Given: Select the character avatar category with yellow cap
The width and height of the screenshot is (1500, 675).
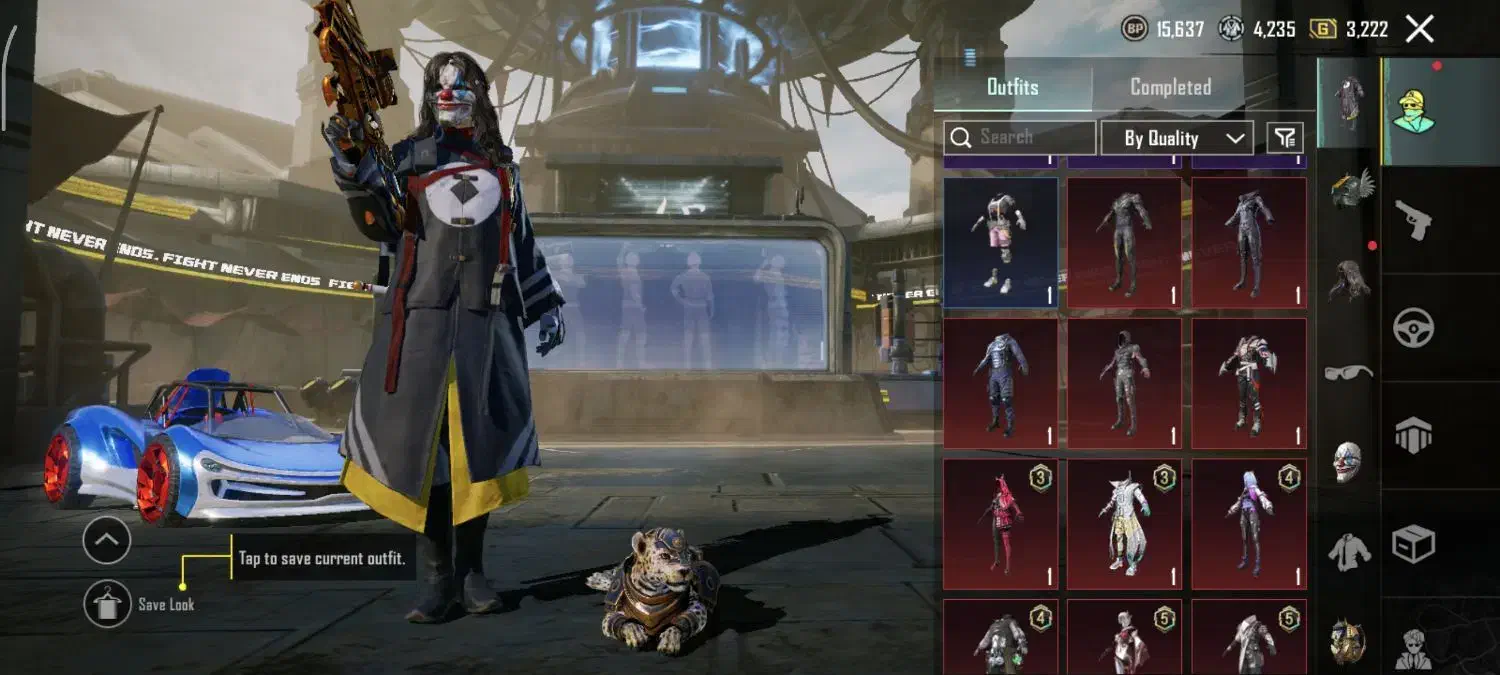Looking at the screenshot, I should [x=1414, y=111].
